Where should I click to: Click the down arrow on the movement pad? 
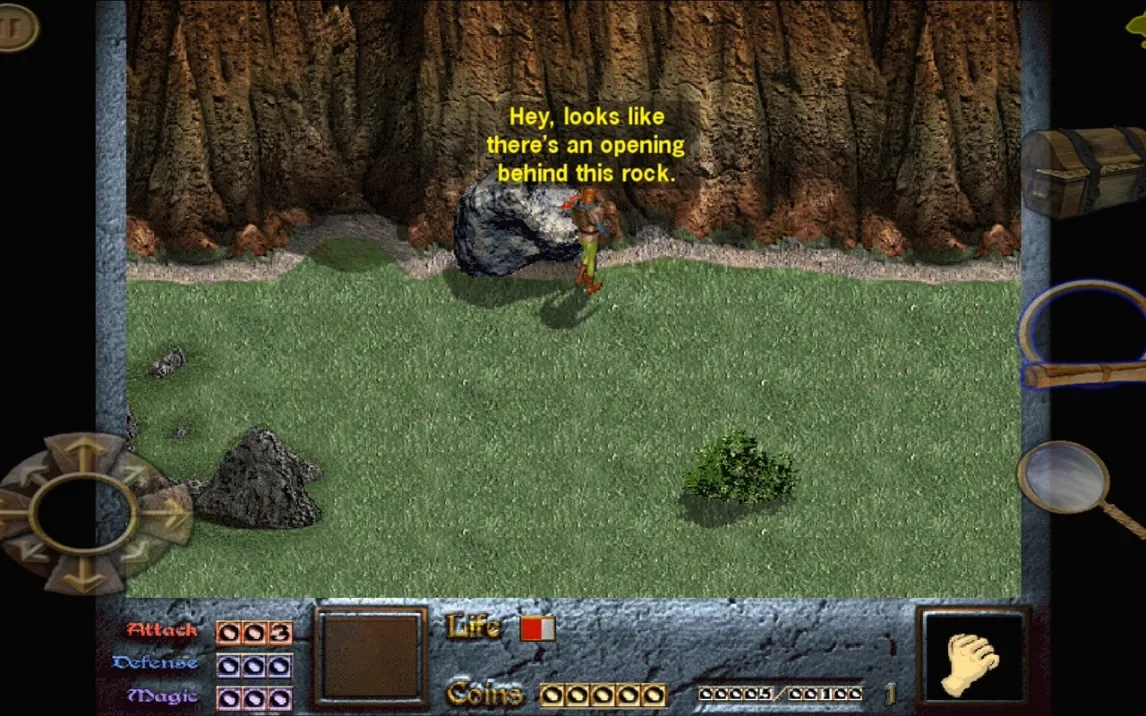coord(83,574)
